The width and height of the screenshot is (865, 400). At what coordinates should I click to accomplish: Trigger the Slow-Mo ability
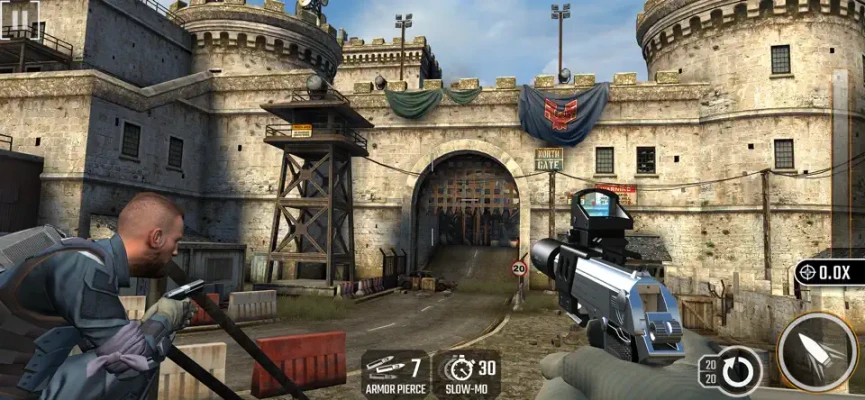pyautogui.click(x=467, y=372)
